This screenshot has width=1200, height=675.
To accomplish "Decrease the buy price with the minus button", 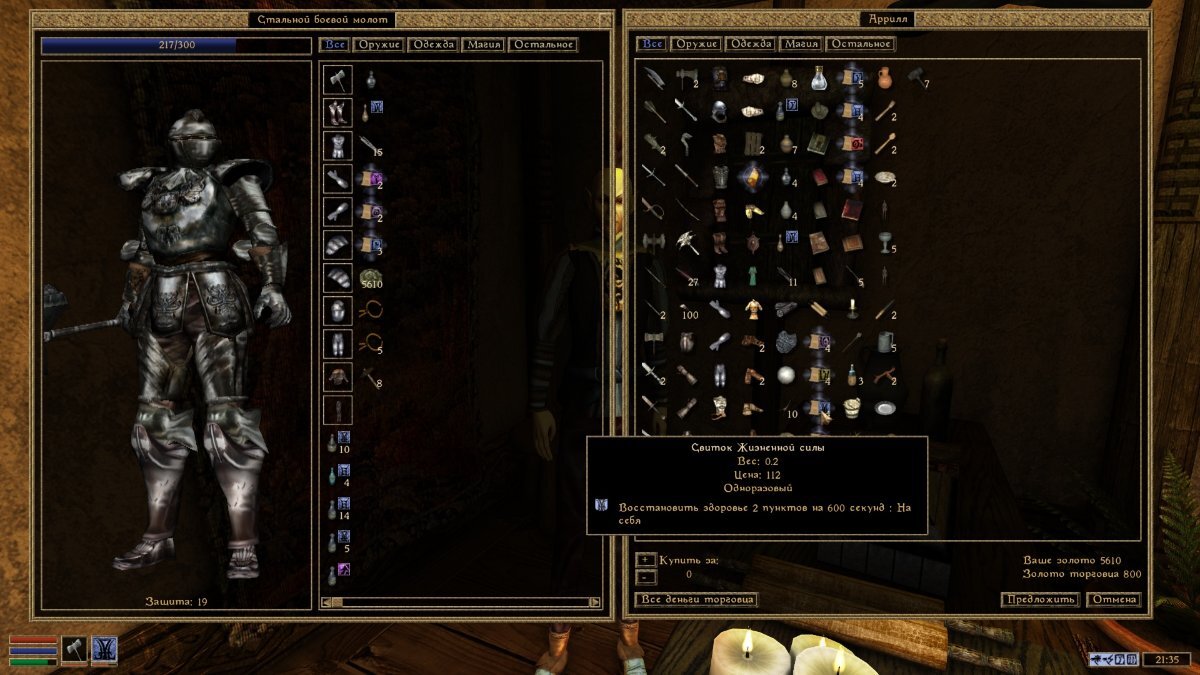I will pyautogui.click(x=646, y=576).
